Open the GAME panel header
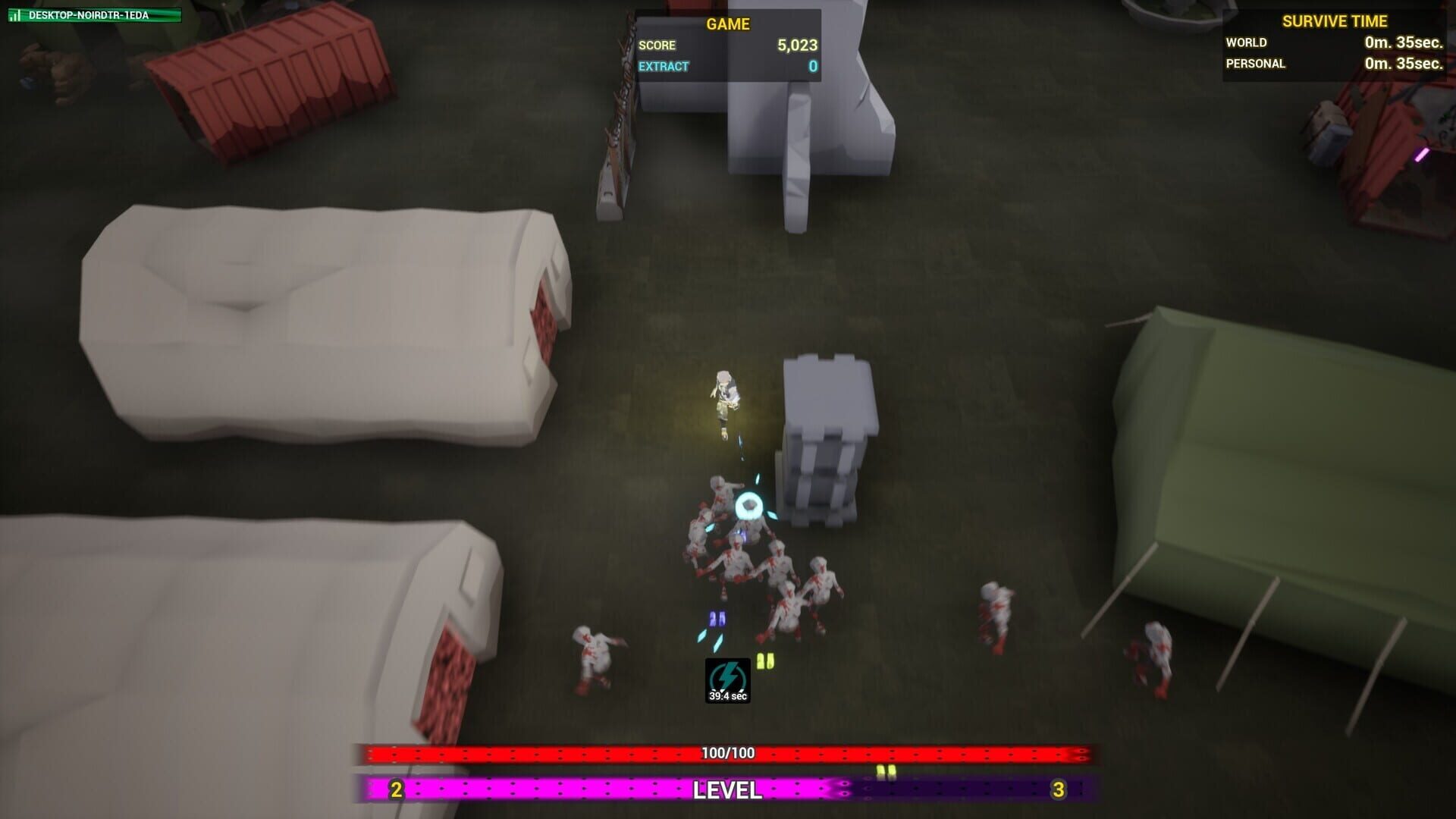Image resolution: width=1456 pixels, height=819 pixels. coord(726,24)
